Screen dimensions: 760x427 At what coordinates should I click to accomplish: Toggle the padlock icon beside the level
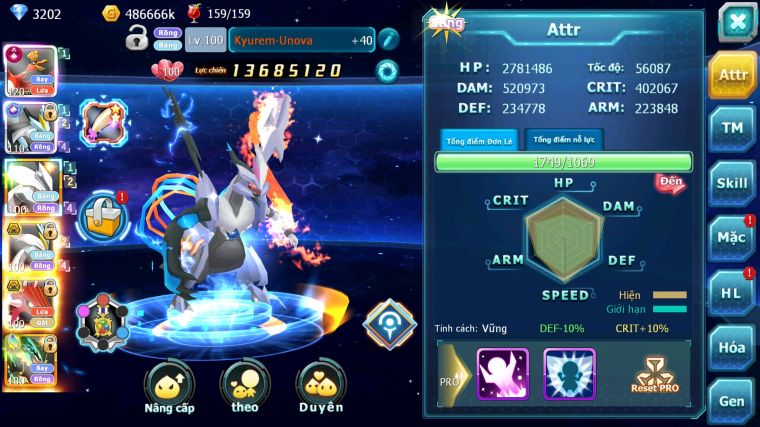point(137,39)
